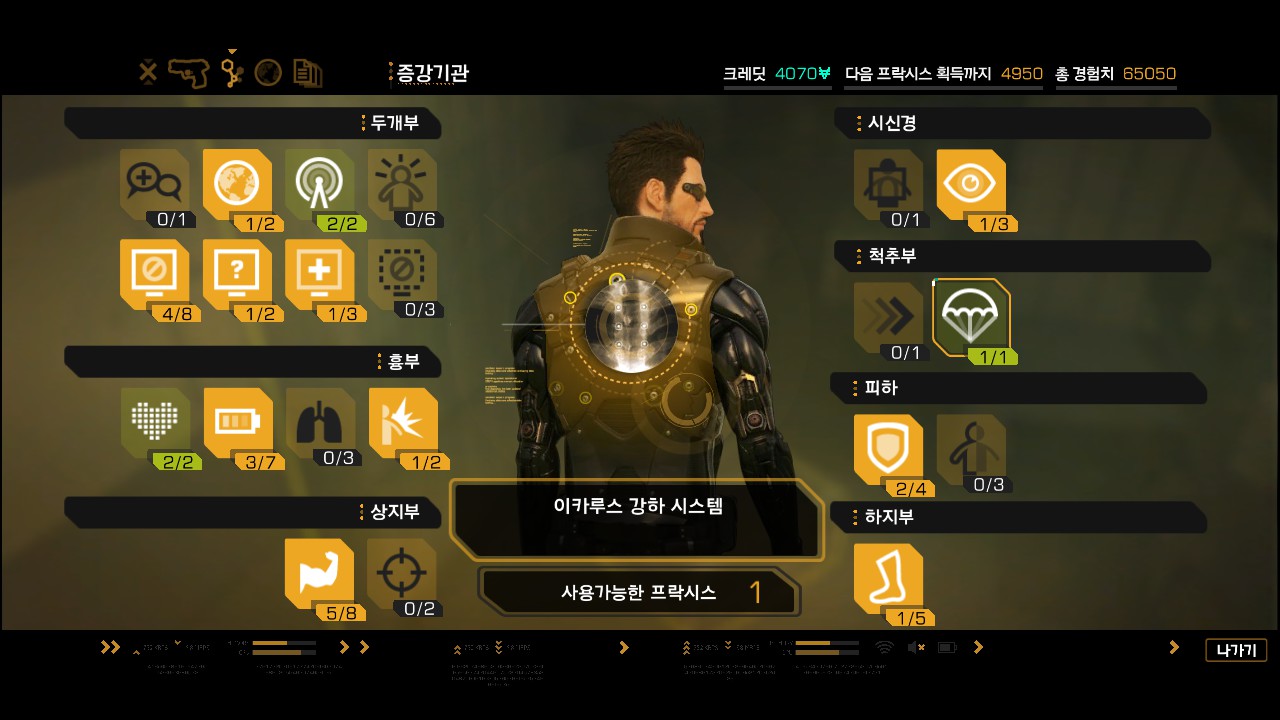Select the battery energy augmentation
This screenshot has width=1280, height=720.
[x=237, y=423]
